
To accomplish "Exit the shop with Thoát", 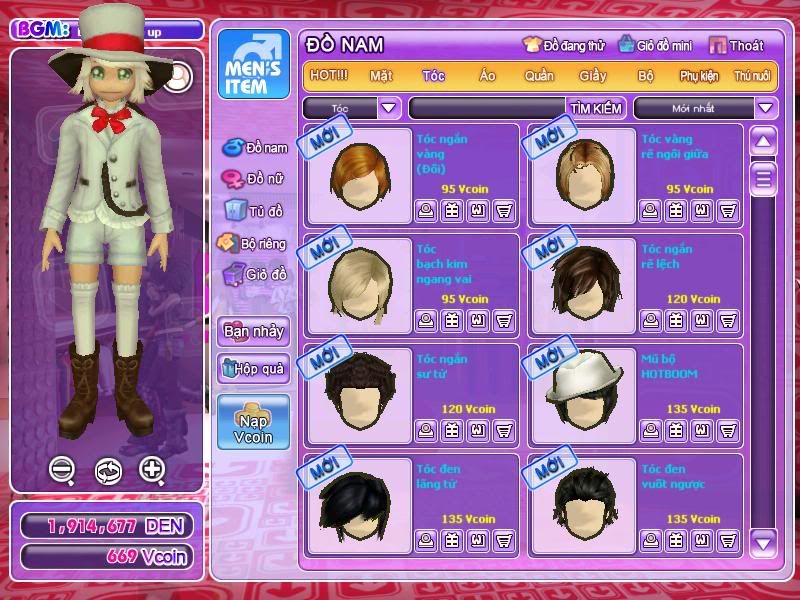I will [736, 45].
